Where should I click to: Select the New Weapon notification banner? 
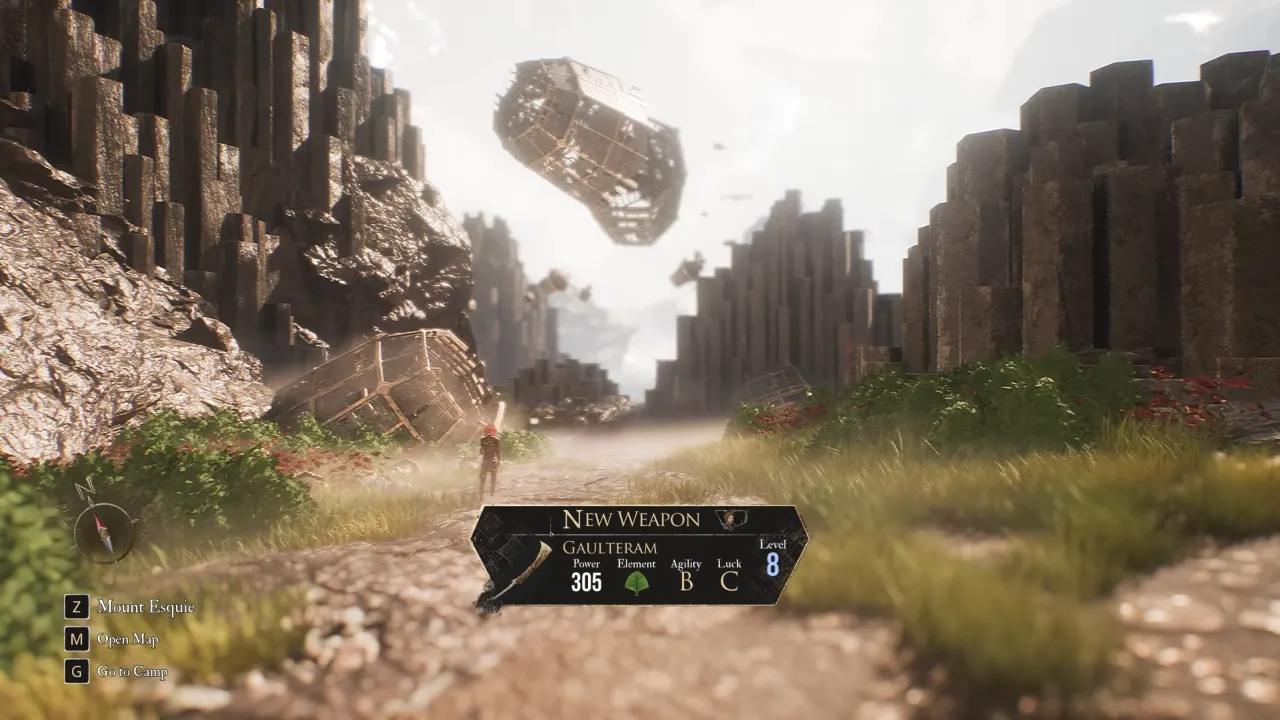[640, 555]
